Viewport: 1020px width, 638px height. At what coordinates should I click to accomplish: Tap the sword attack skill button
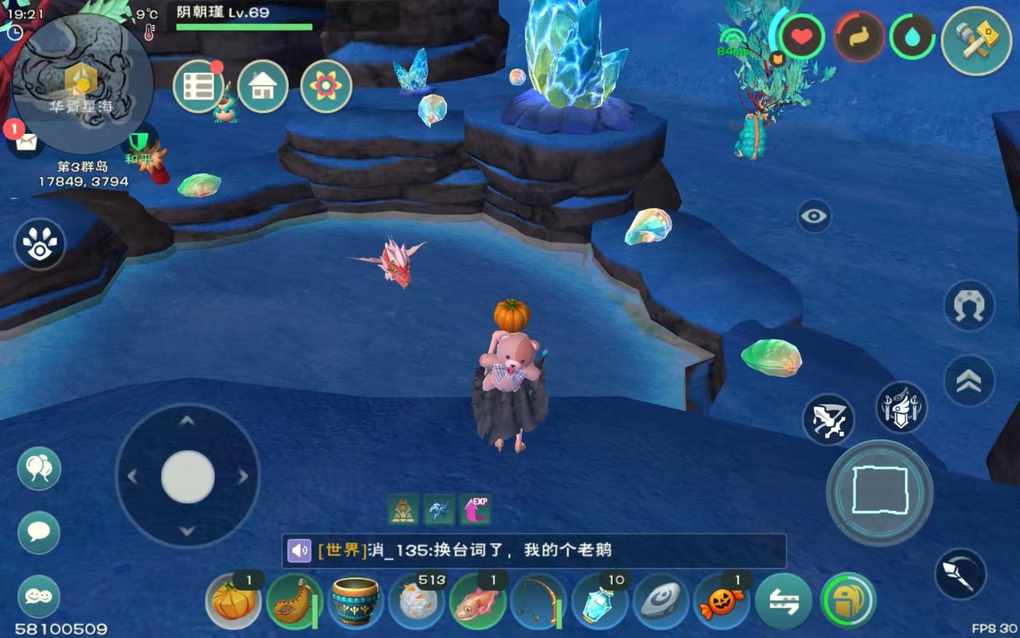click(828, 420)
